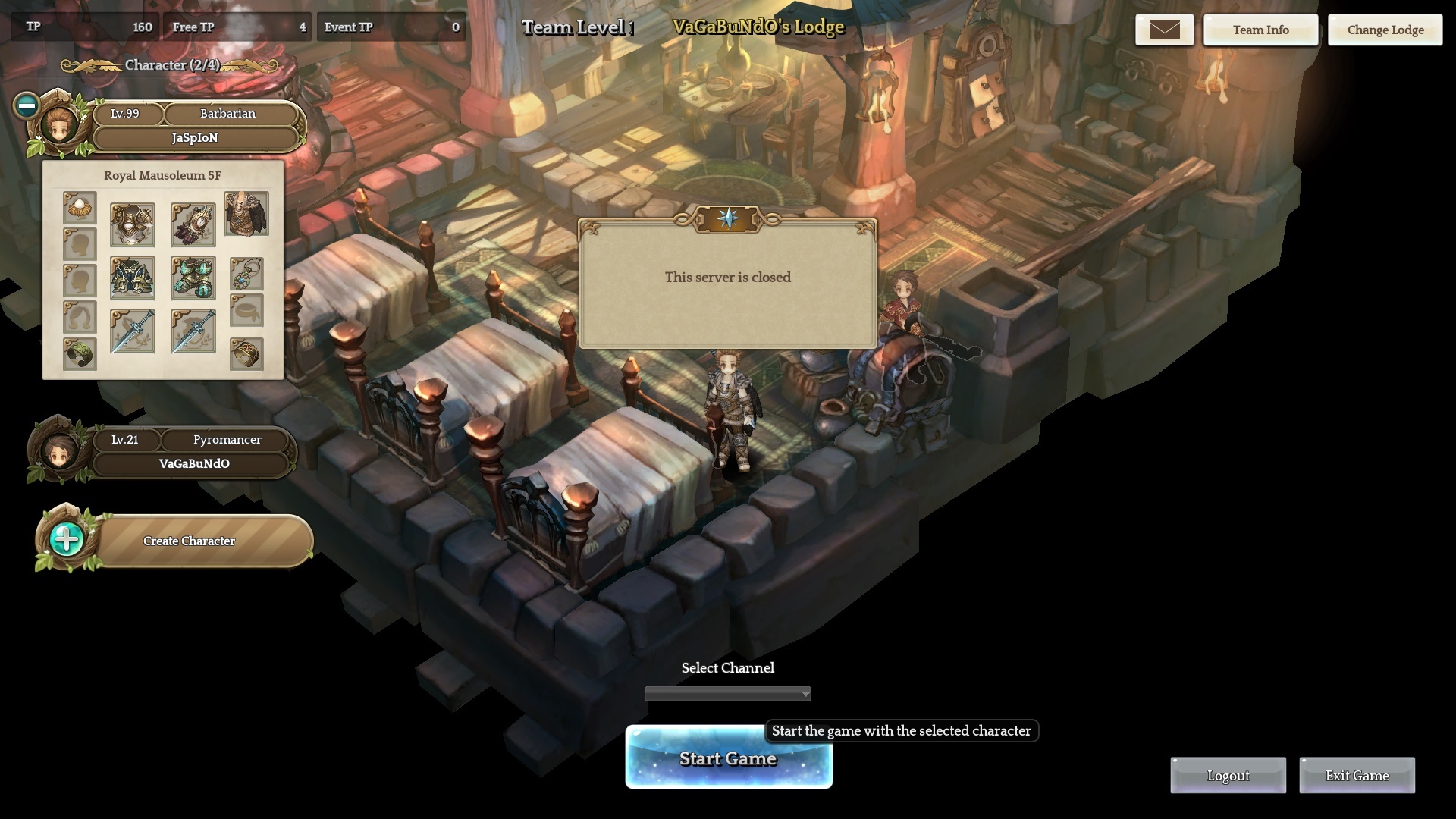Select the Barbarian JaSpIoN character
1456x819 pixels.
coord(195,126)
